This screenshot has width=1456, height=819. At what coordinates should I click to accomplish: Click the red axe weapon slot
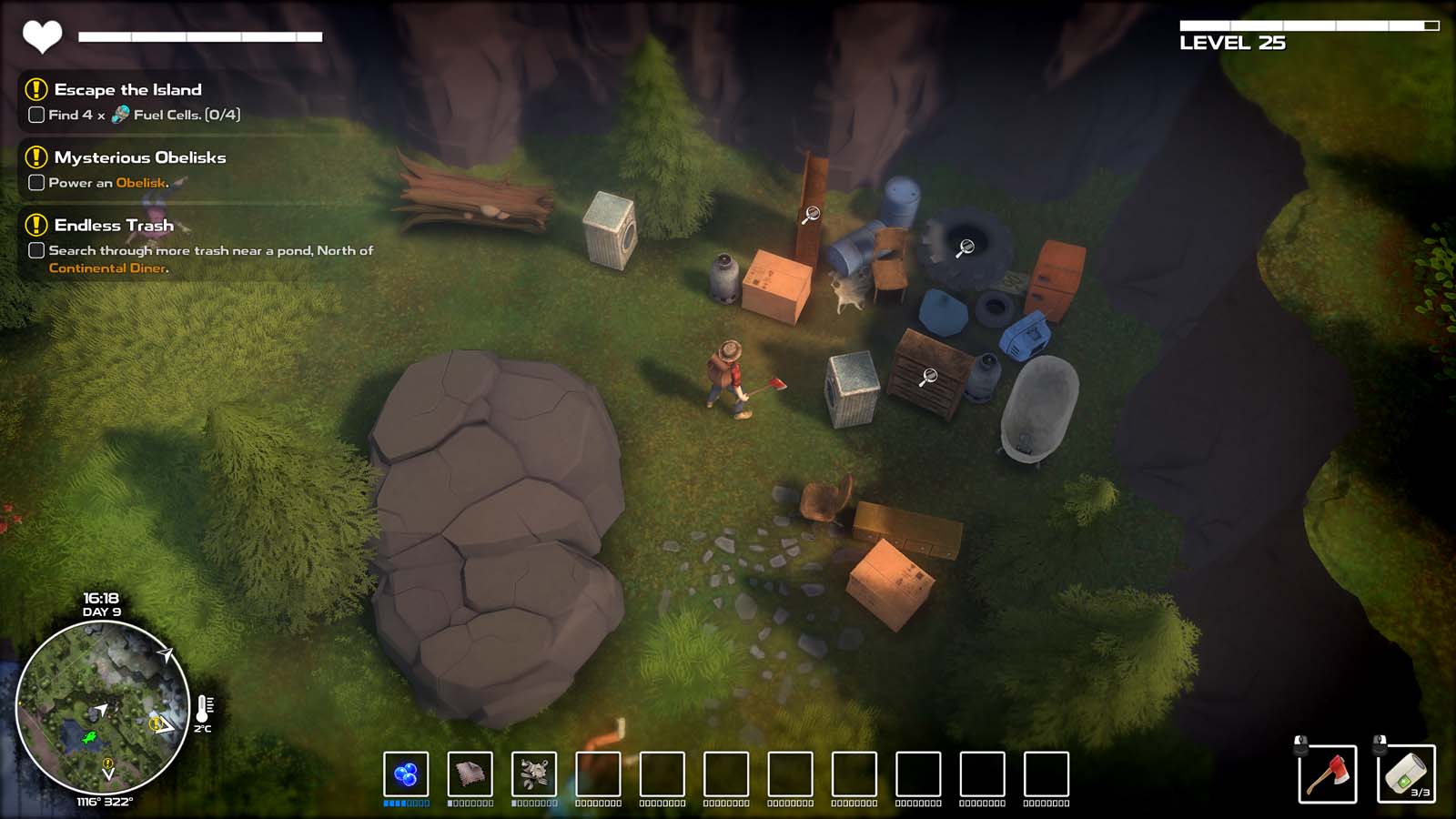click(1328, 774)
